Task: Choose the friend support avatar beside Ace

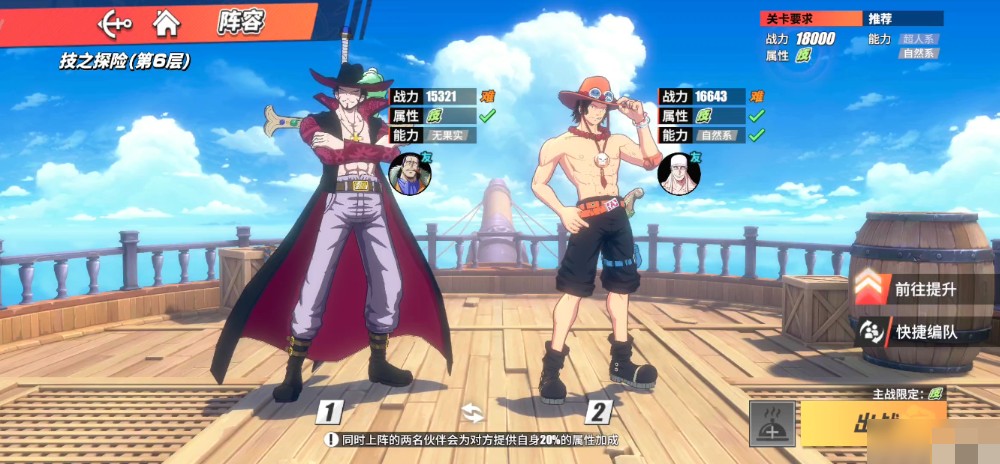Action: coord(678,172)
